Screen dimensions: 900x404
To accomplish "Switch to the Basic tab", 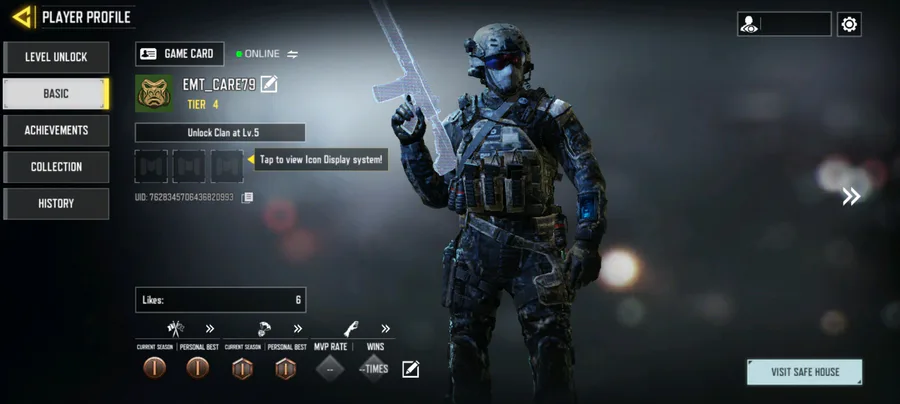I will [x=56, y=94].
